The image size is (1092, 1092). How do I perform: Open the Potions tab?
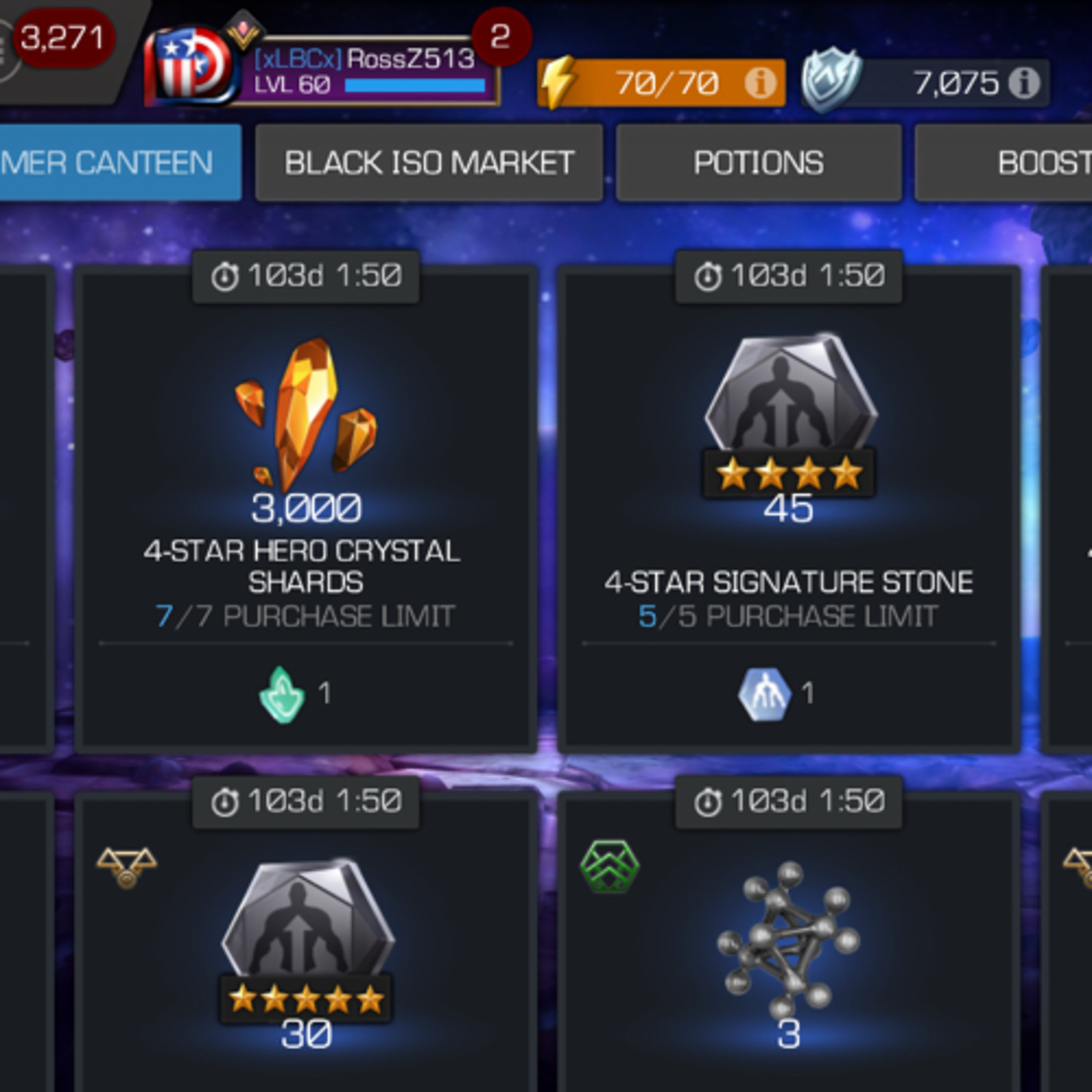coord(758,163)
